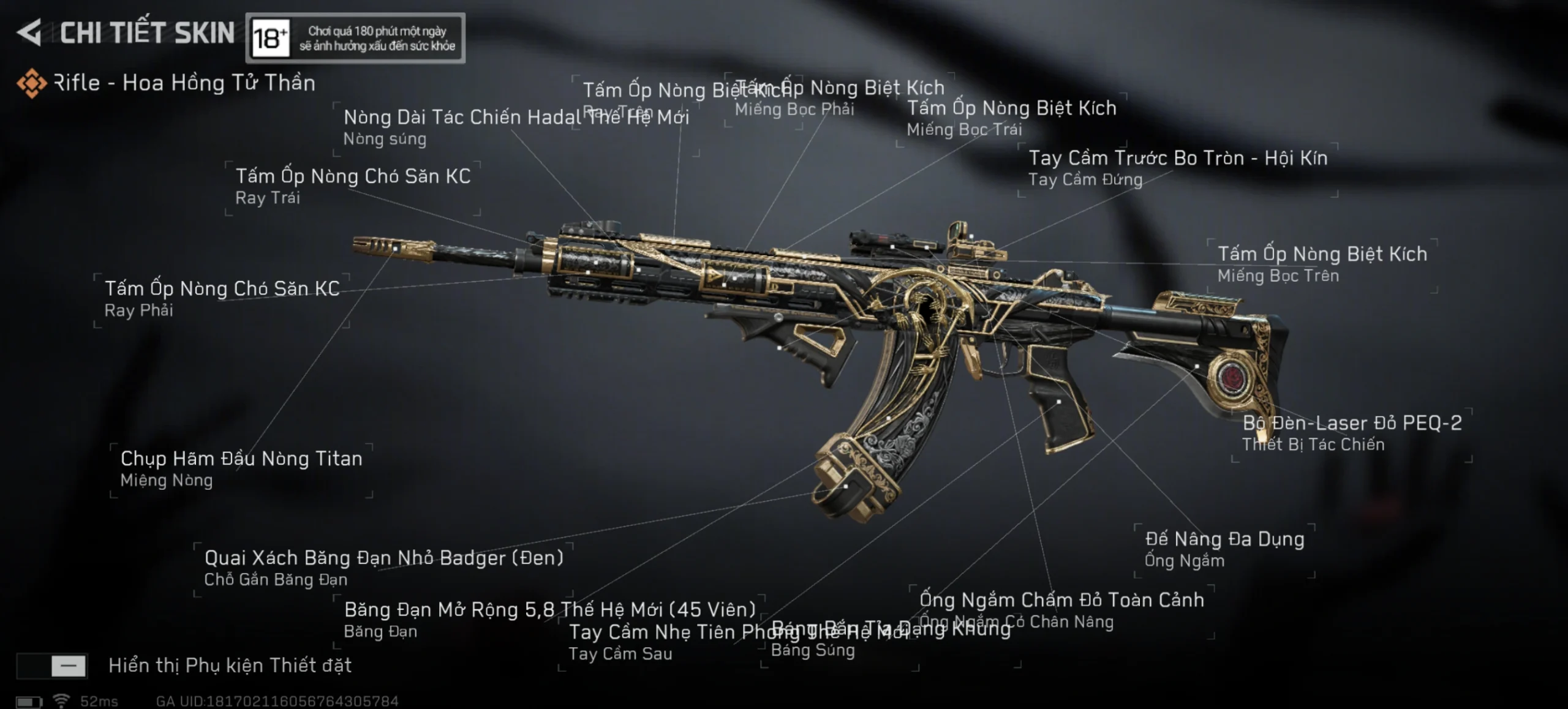Select Quai Xách Băng Đạn Nhỏ Badger label
Viewport: 1568px width, 709px height.
383,567
